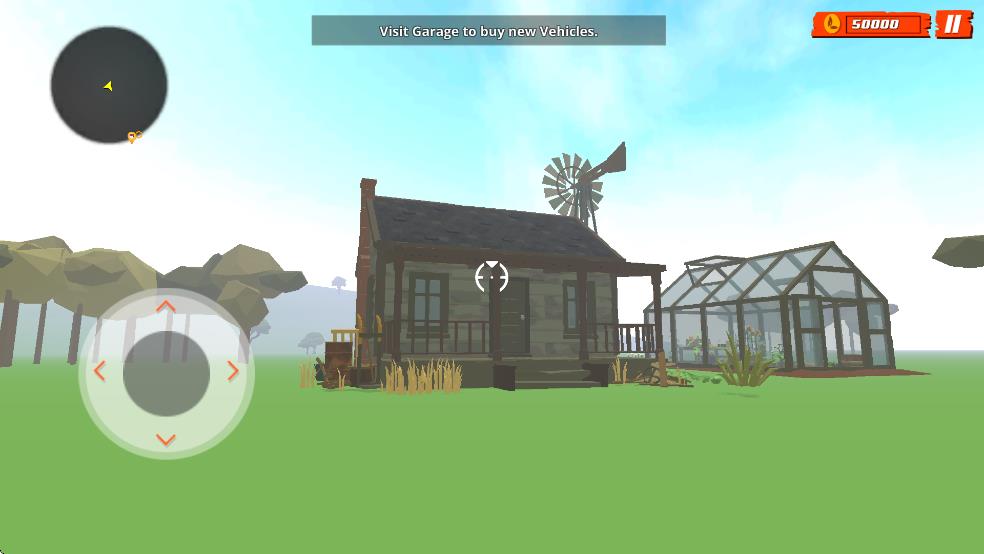This screenshot has height=554, width=984.
Task: Tap the joystick's down arrow
Action: [166, 439]
